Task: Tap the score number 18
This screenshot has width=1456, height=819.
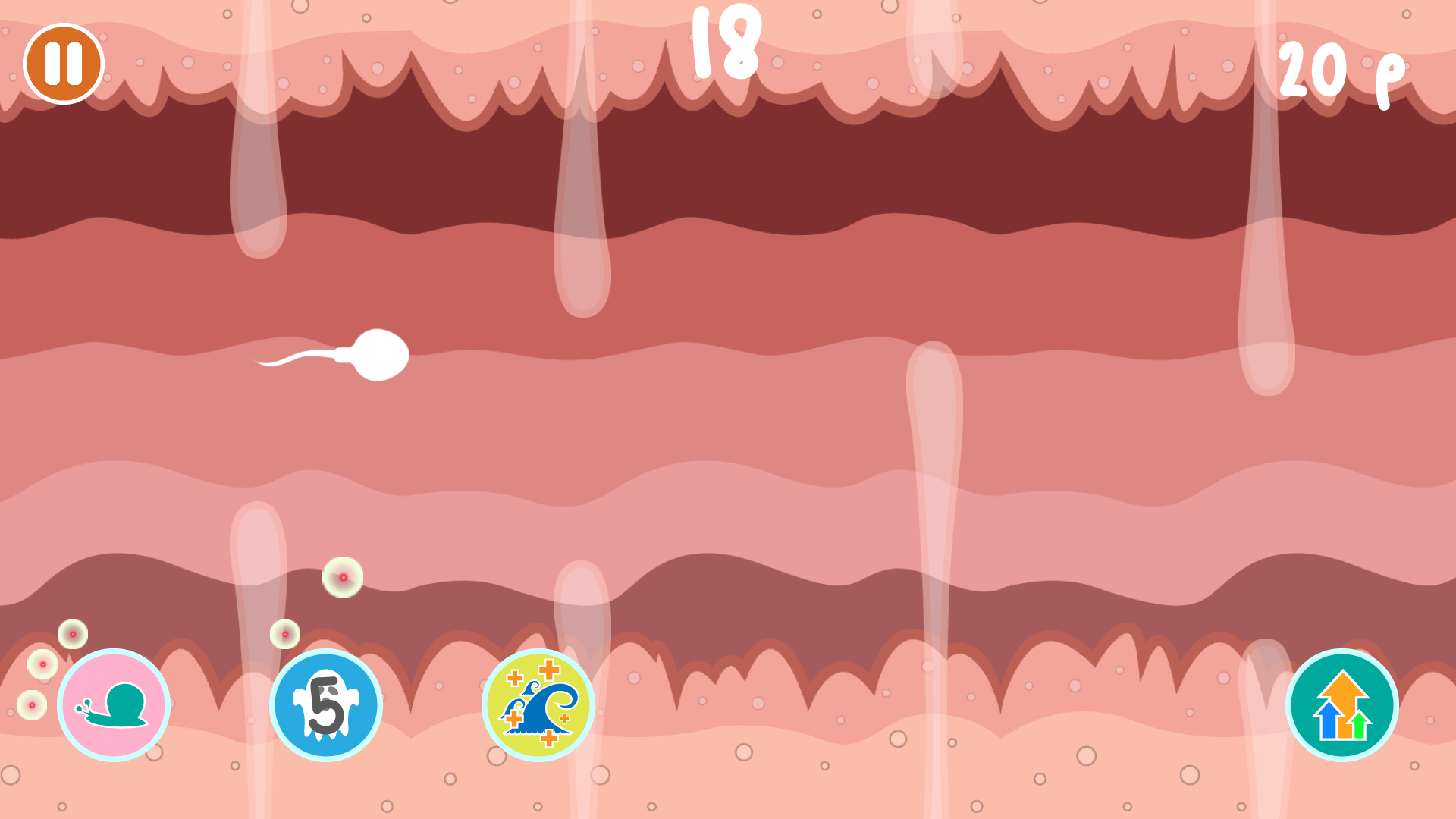Action: pyautogui.click(x=726, y=43)
